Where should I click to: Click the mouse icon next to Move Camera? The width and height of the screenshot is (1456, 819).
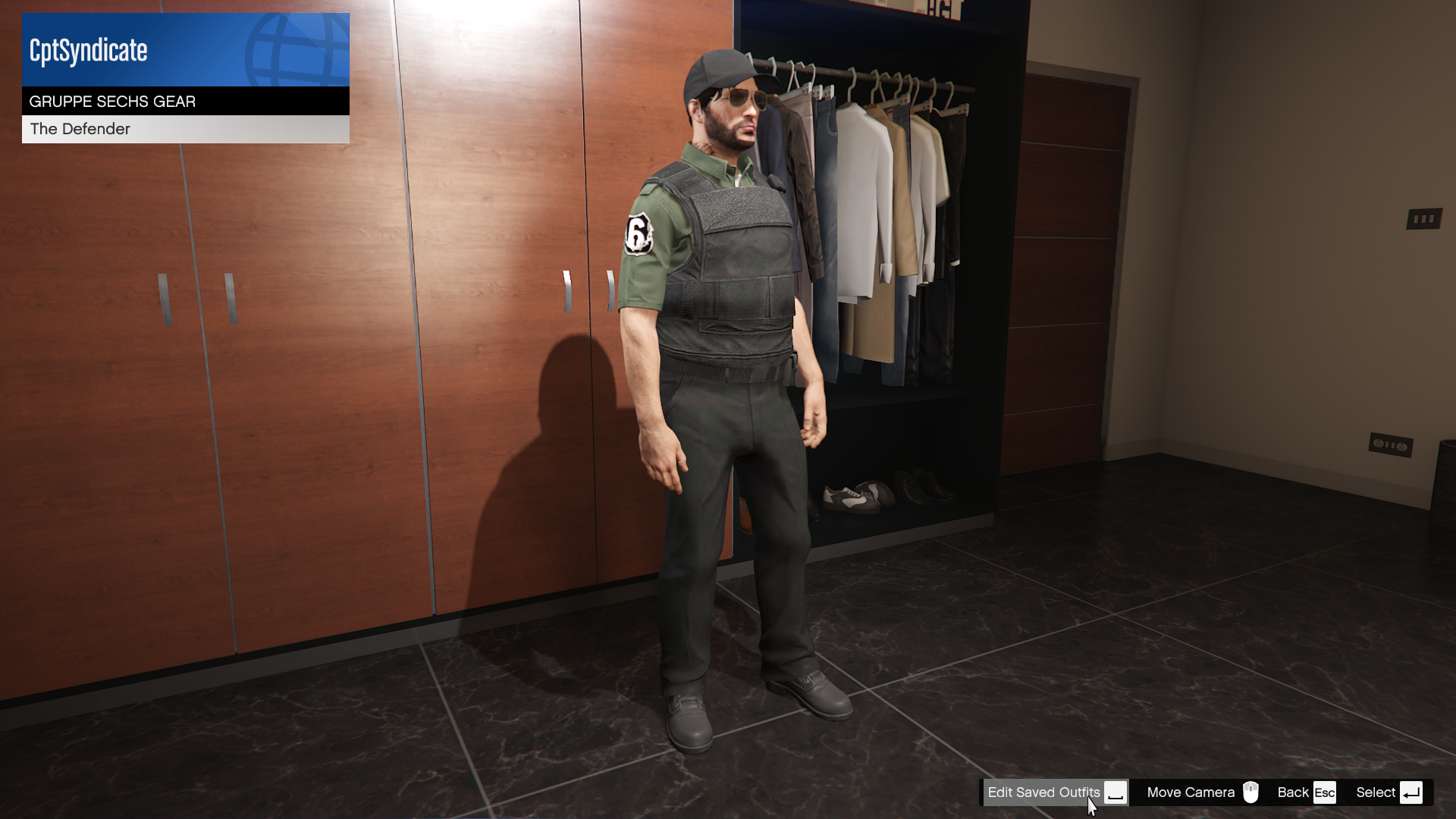[1251, 792]
